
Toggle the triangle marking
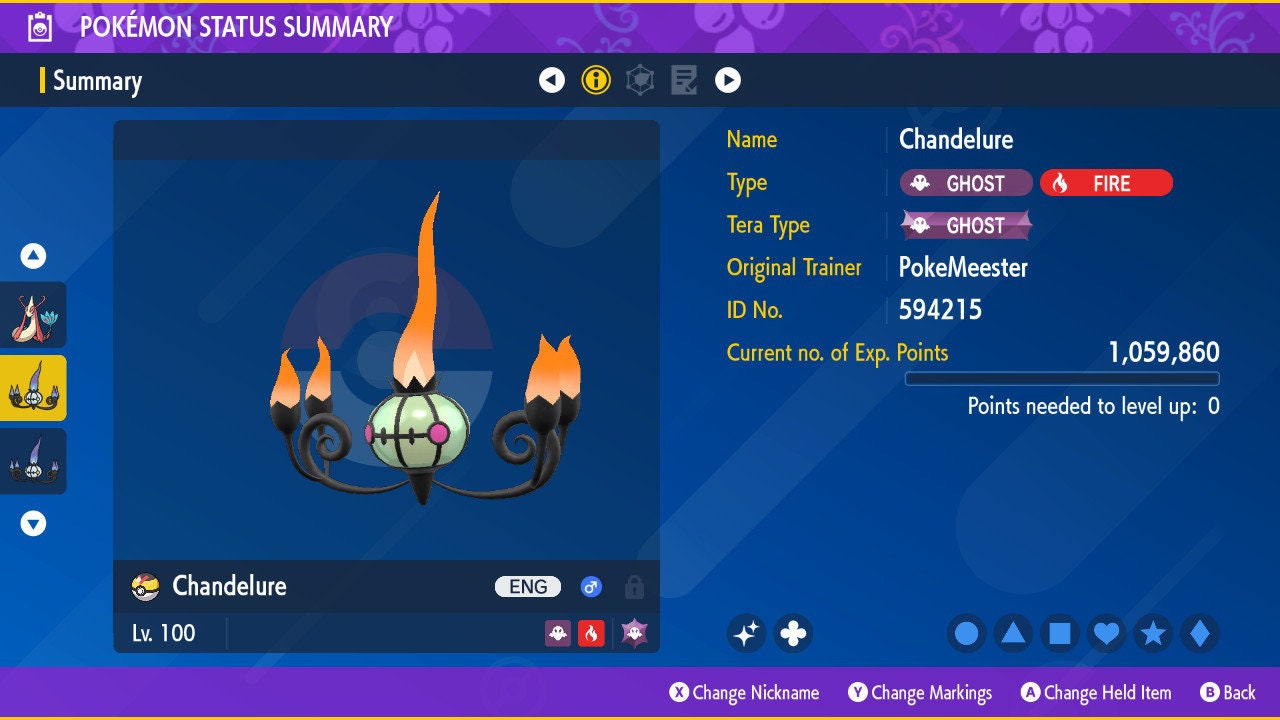point(1013,633)
